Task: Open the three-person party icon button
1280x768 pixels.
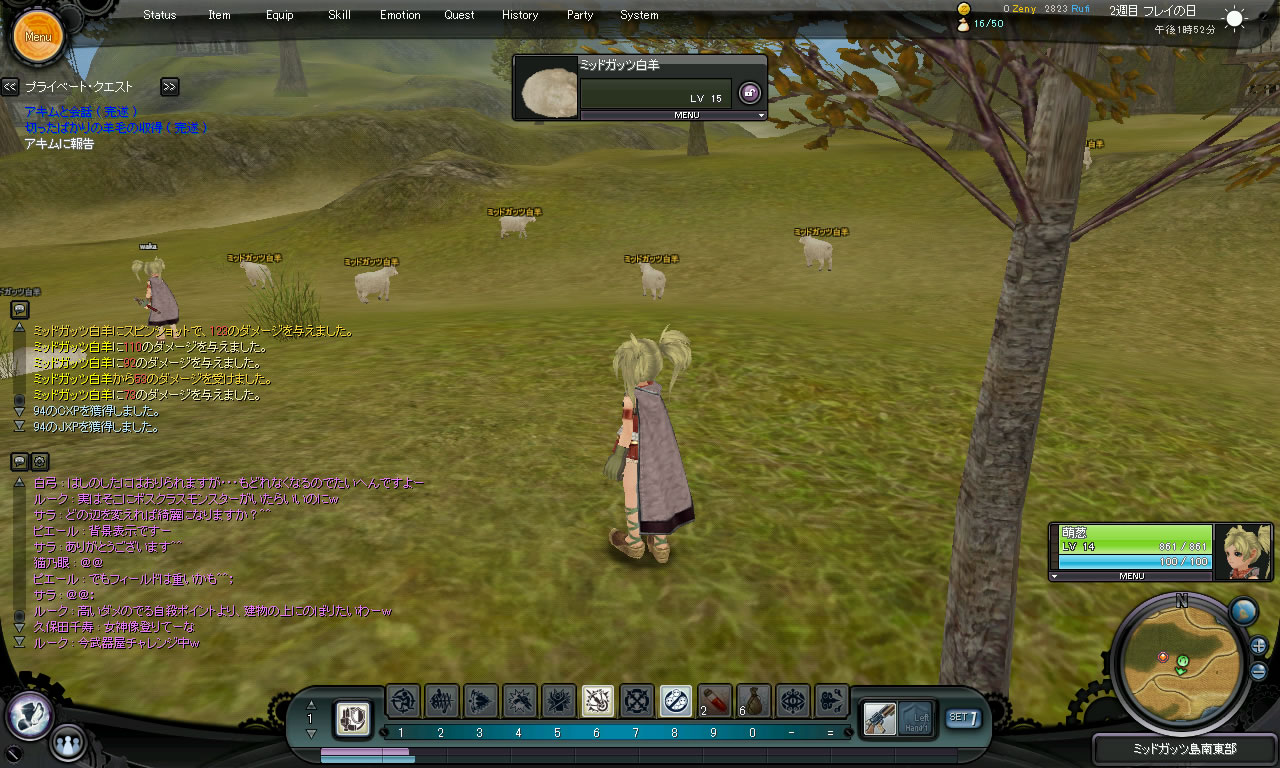Action: pos(67,743)
